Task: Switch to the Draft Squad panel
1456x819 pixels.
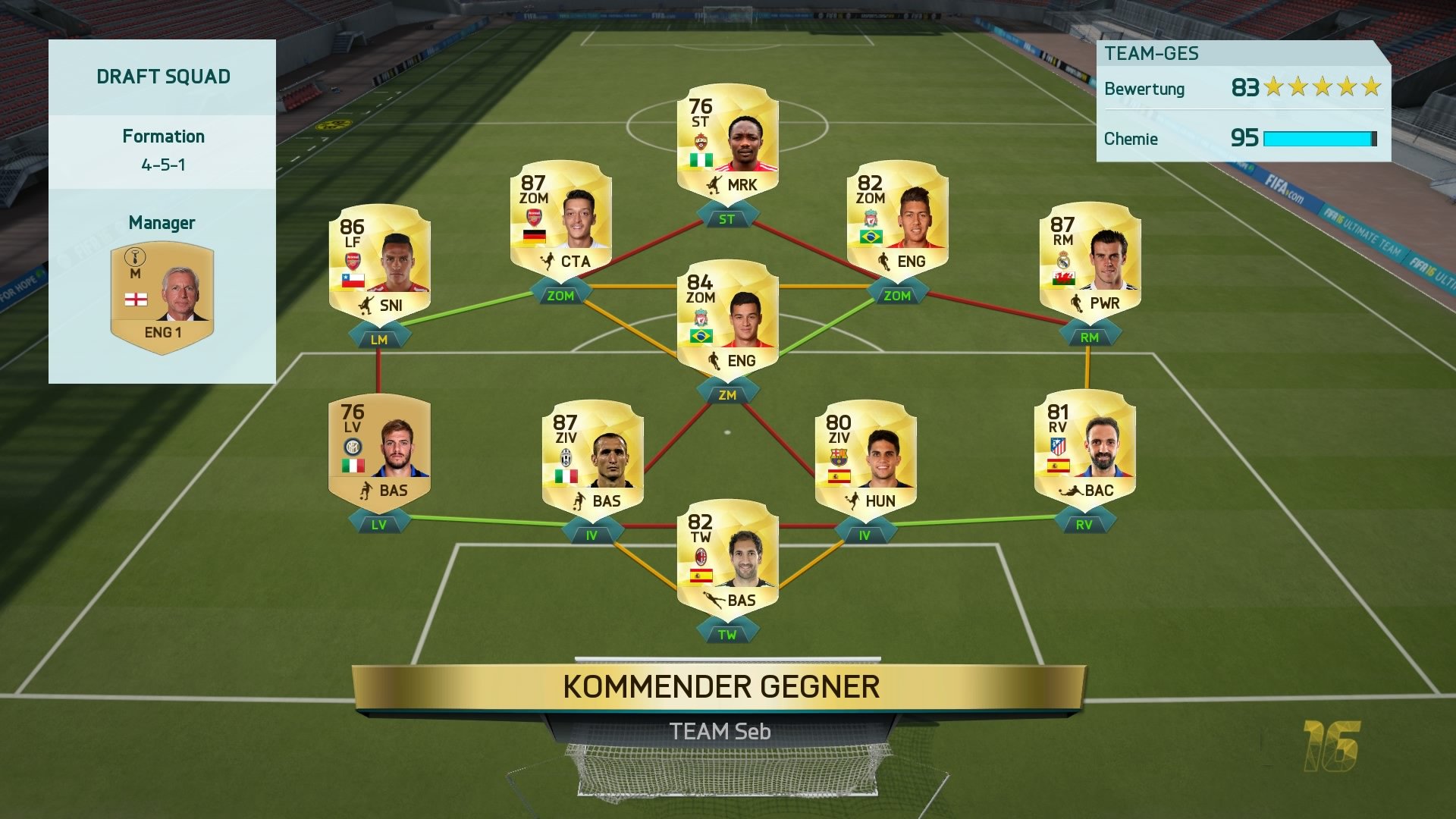Action: tap(162, 76)
